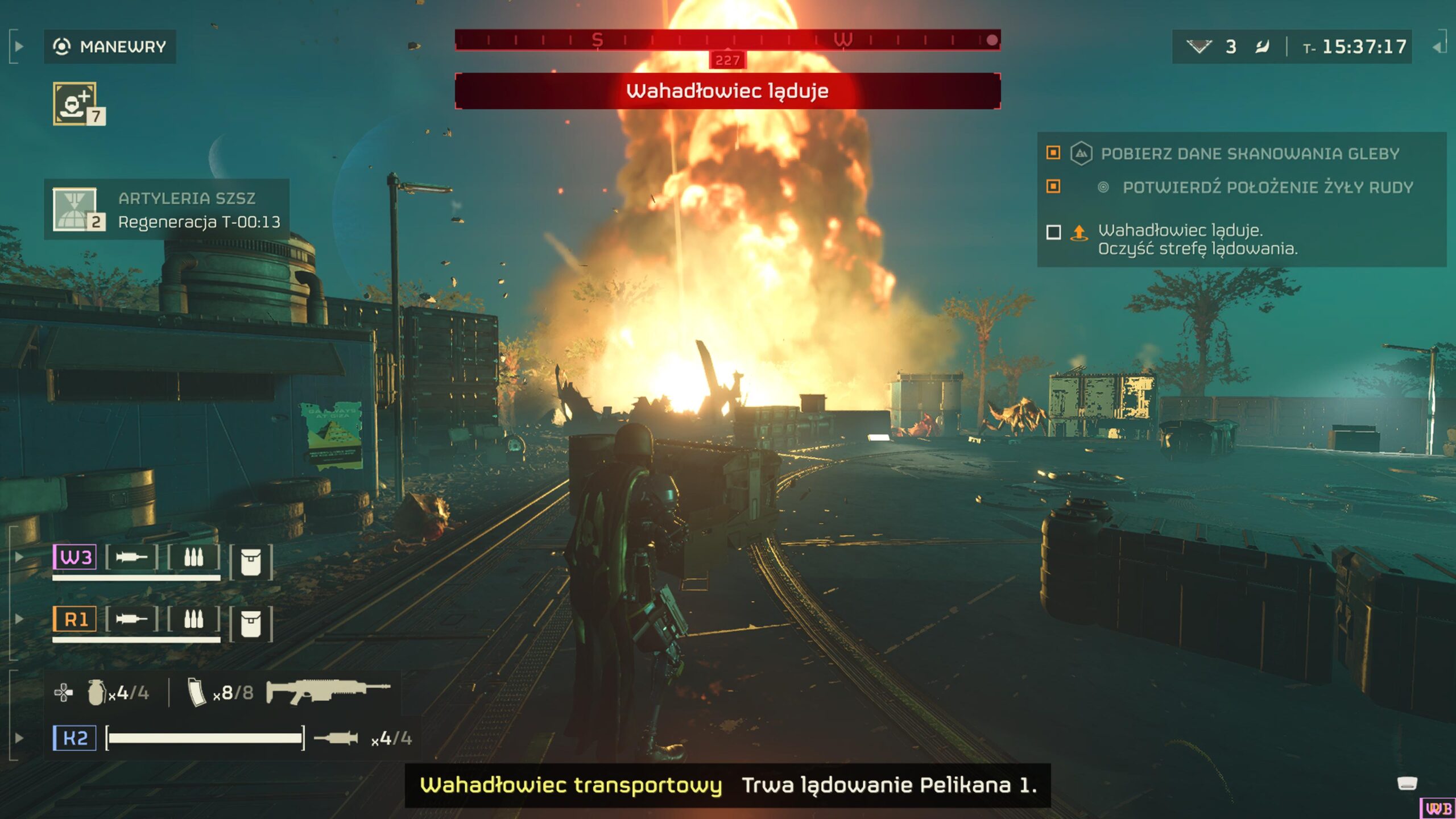Select the K2 player tag
1456x819 pixels.
pyautogui.click(x=75, y=738)
